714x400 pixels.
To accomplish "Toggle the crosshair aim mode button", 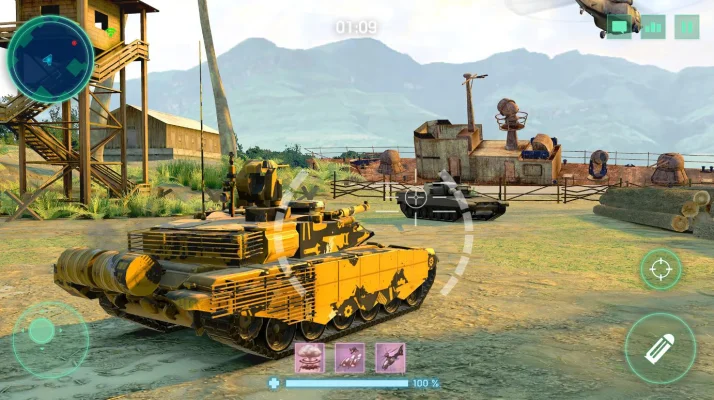I will (660, 268).
